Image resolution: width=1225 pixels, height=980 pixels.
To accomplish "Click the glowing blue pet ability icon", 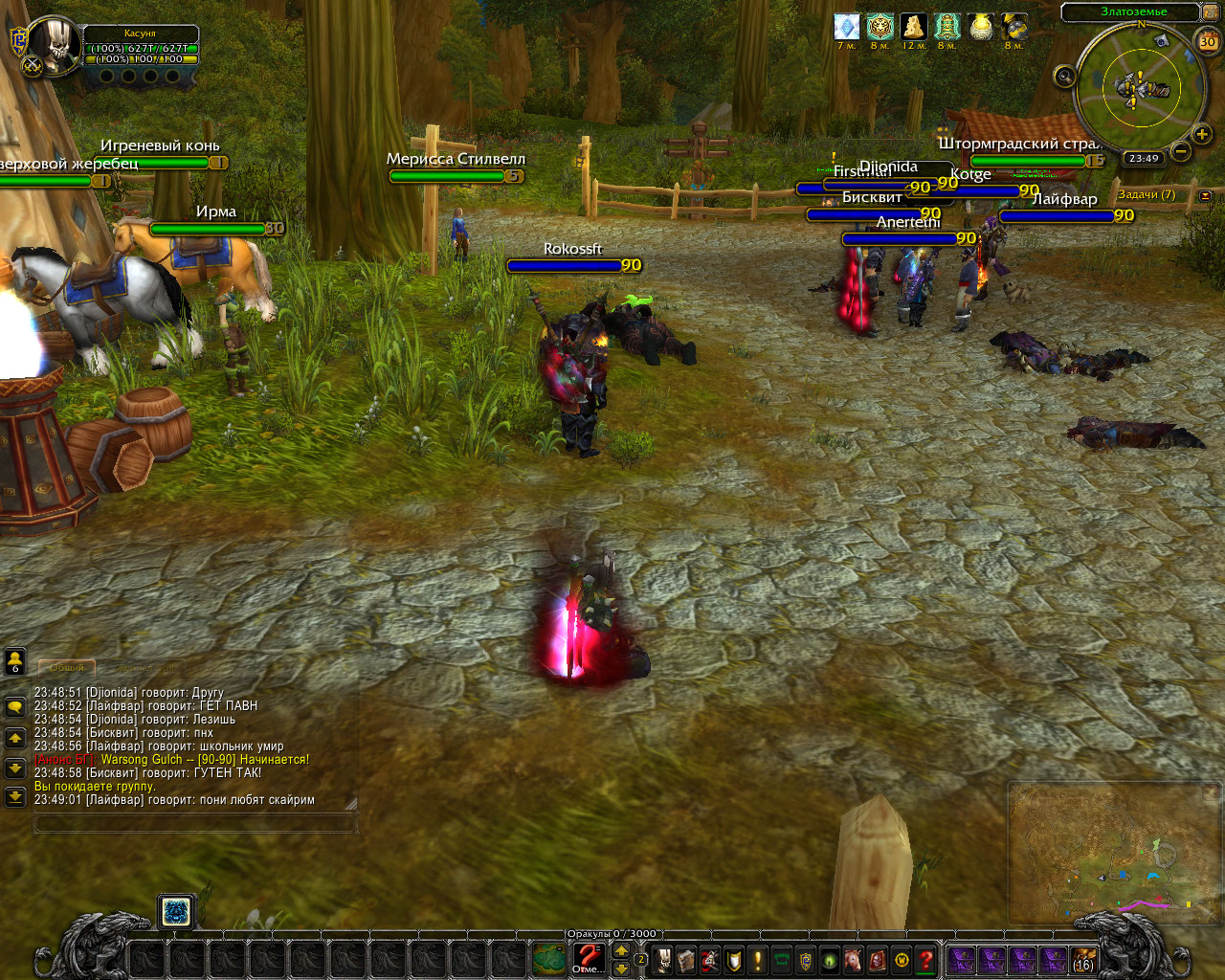I will coord(175,912).
